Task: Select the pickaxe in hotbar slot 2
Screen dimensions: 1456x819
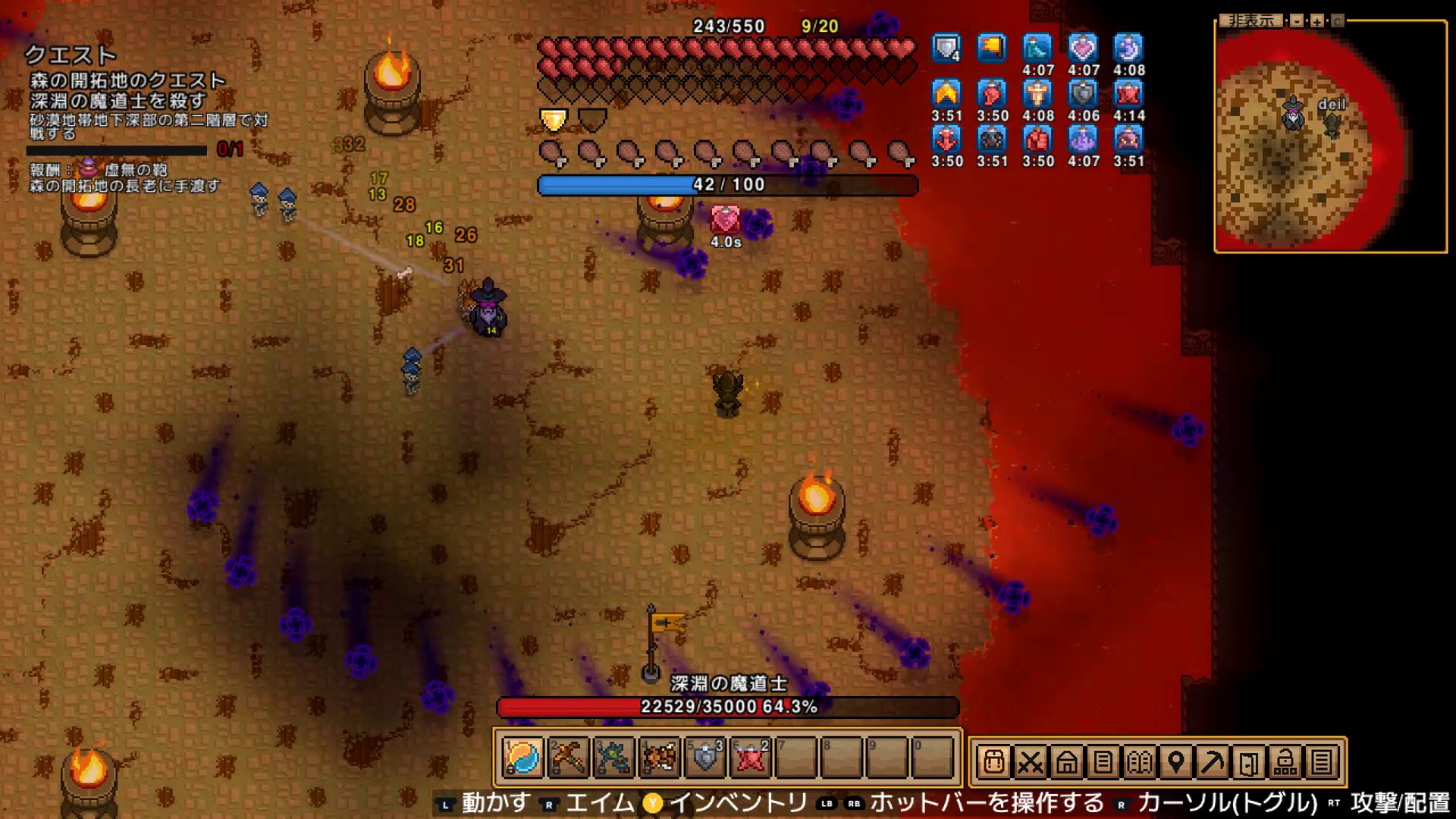Action: [568, 758]
